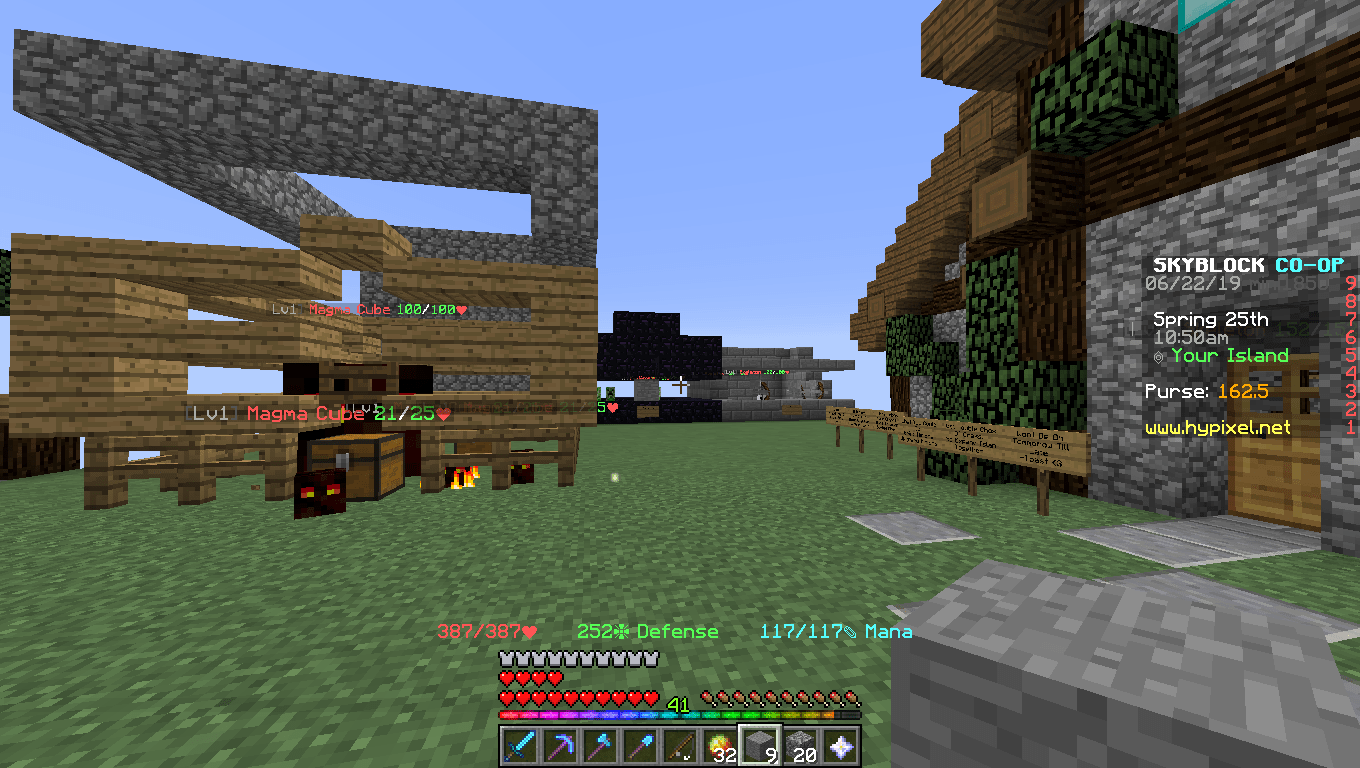1360x768 pixels.
Task: Select the diamond shovel in the hotbar
Action: click(x=639, y=744)
